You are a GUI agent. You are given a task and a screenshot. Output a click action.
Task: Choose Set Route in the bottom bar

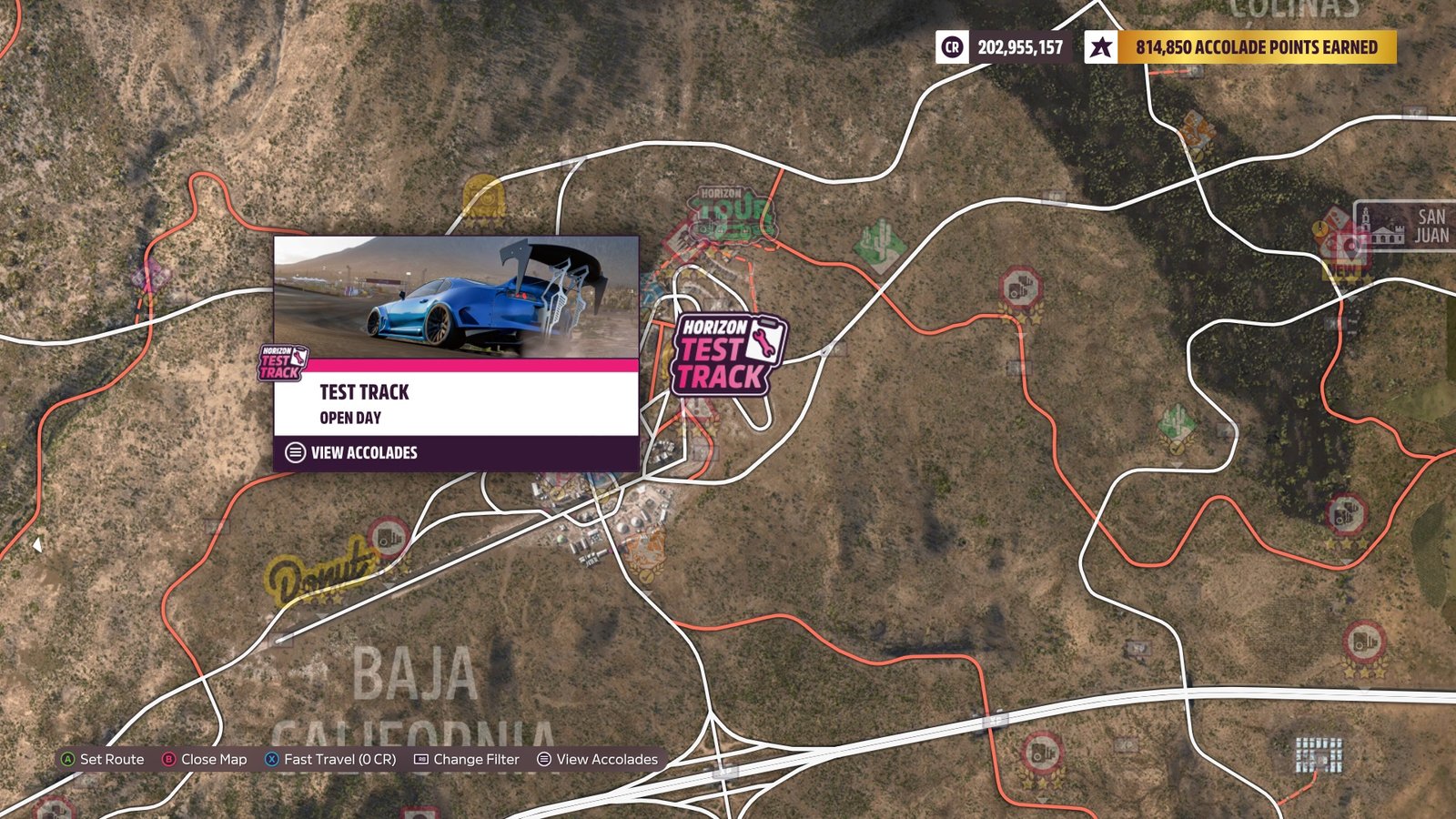click(111, 759)
